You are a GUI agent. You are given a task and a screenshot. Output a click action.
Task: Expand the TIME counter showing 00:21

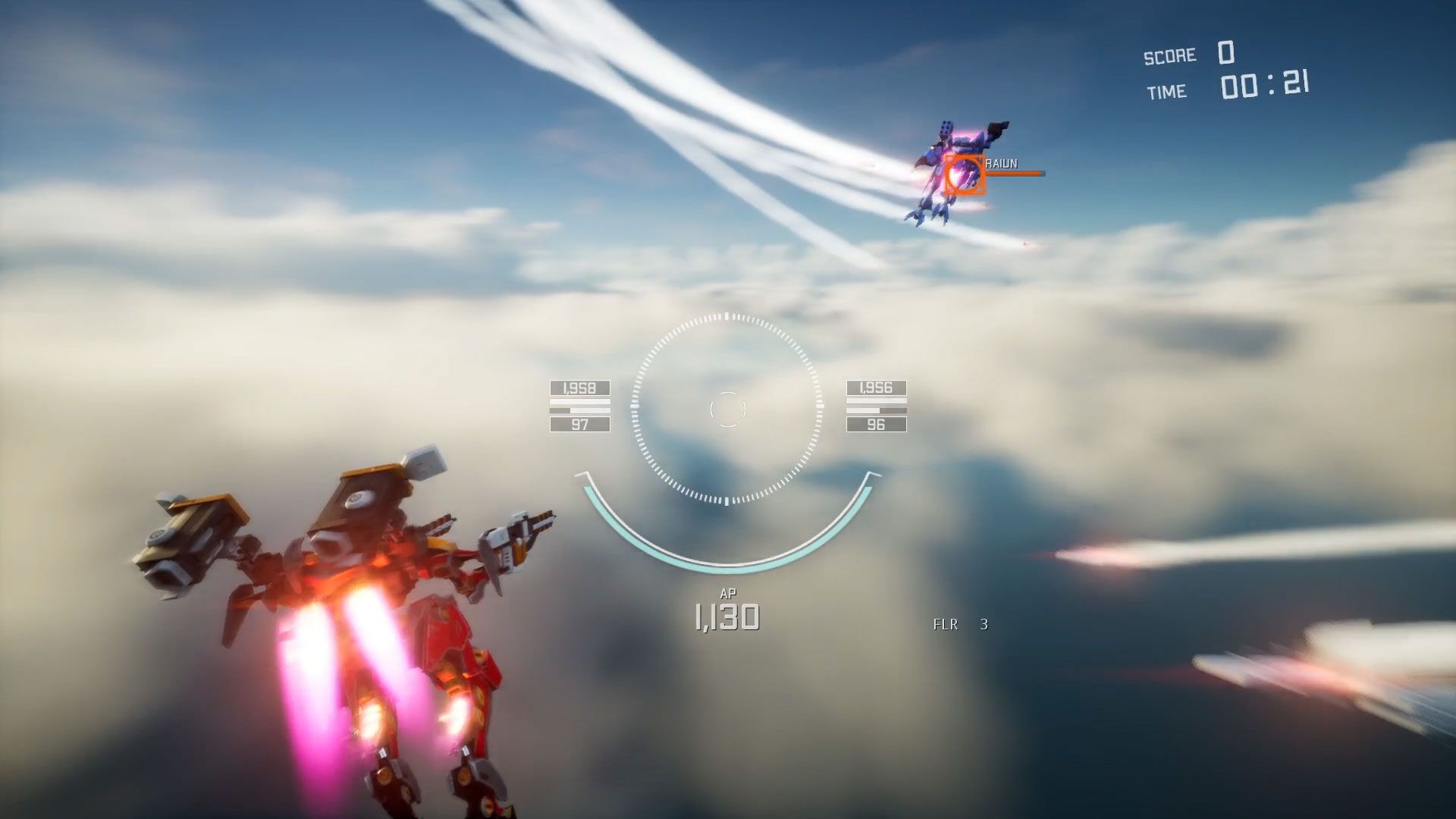[x=1263, y=86]
